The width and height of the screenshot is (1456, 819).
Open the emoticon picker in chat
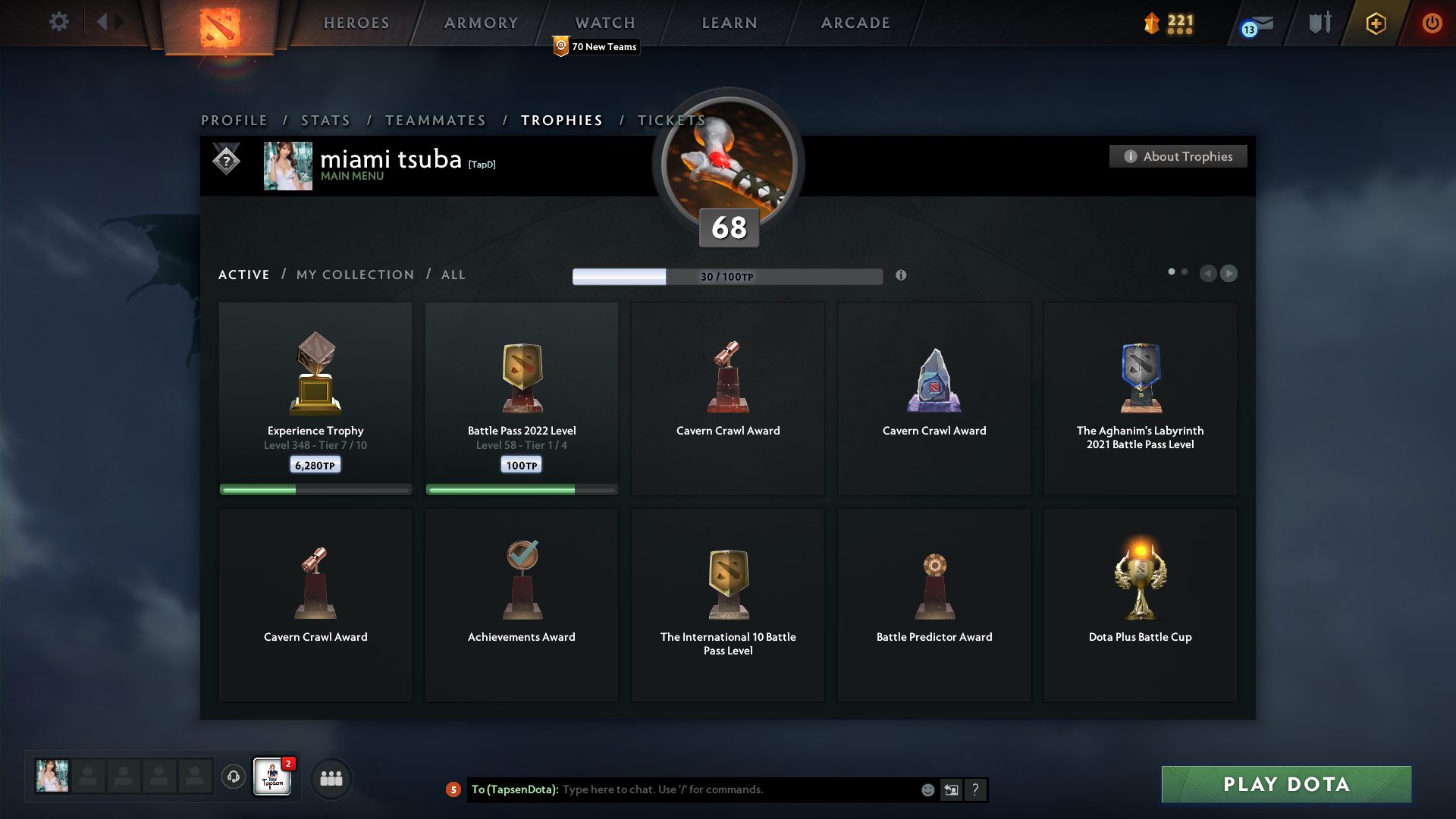coord(927,789)
